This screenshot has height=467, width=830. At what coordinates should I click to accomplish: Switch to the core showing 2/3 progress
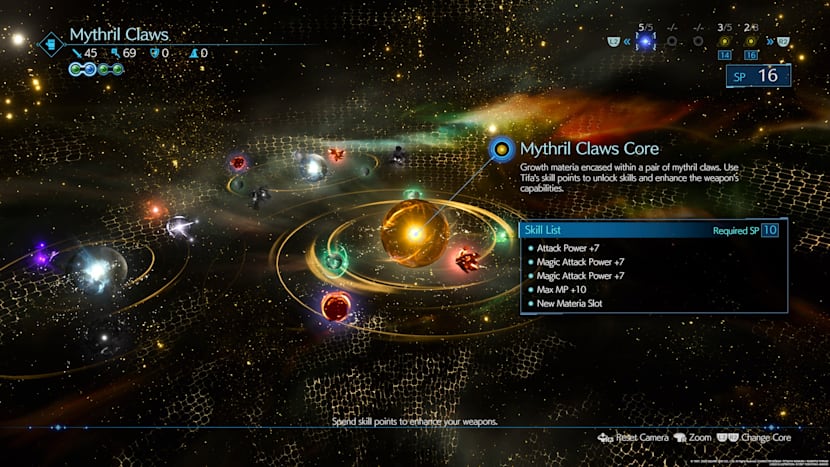tap(751, 43)
